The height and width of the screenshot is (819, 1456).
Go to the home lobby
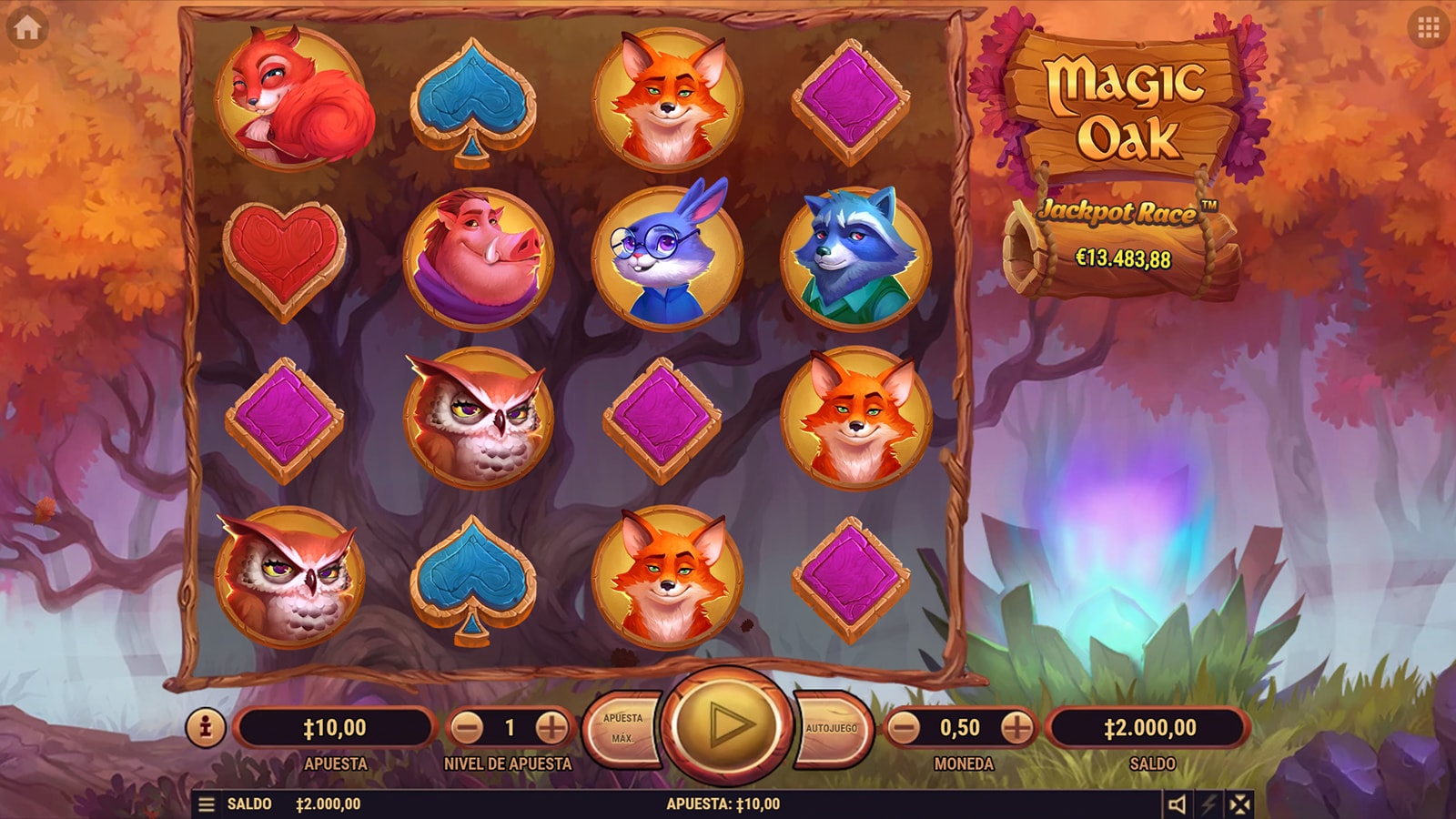pos(26,28)
